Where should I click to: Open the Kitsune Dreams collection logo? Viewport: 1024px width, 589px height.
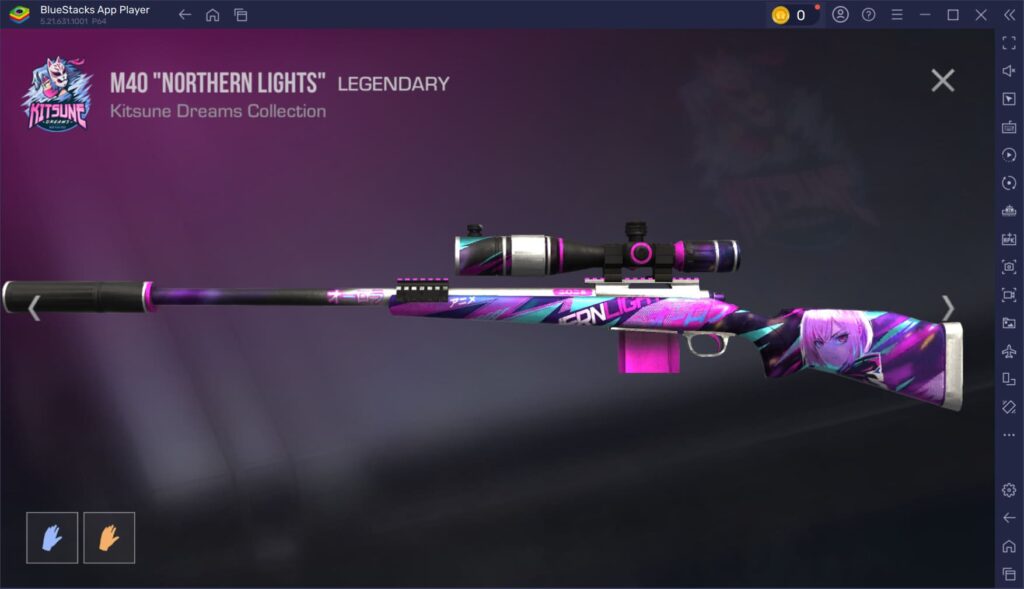click(58, 94)
